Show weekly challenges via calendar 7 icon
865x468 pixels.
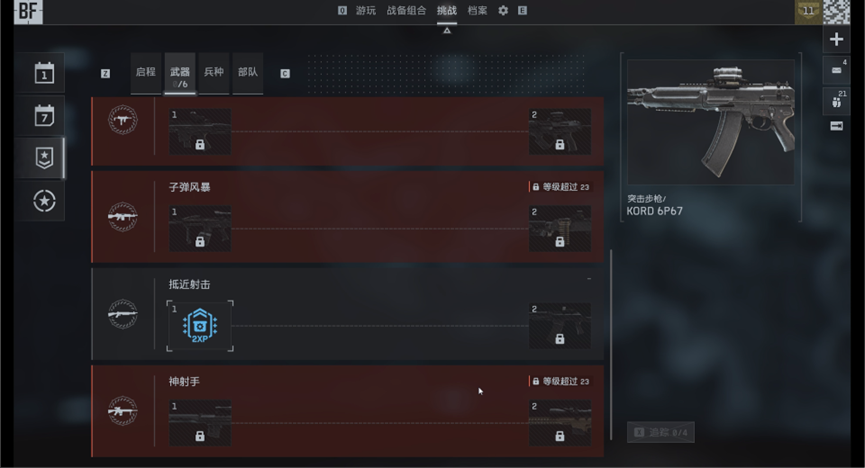point(45,115)
